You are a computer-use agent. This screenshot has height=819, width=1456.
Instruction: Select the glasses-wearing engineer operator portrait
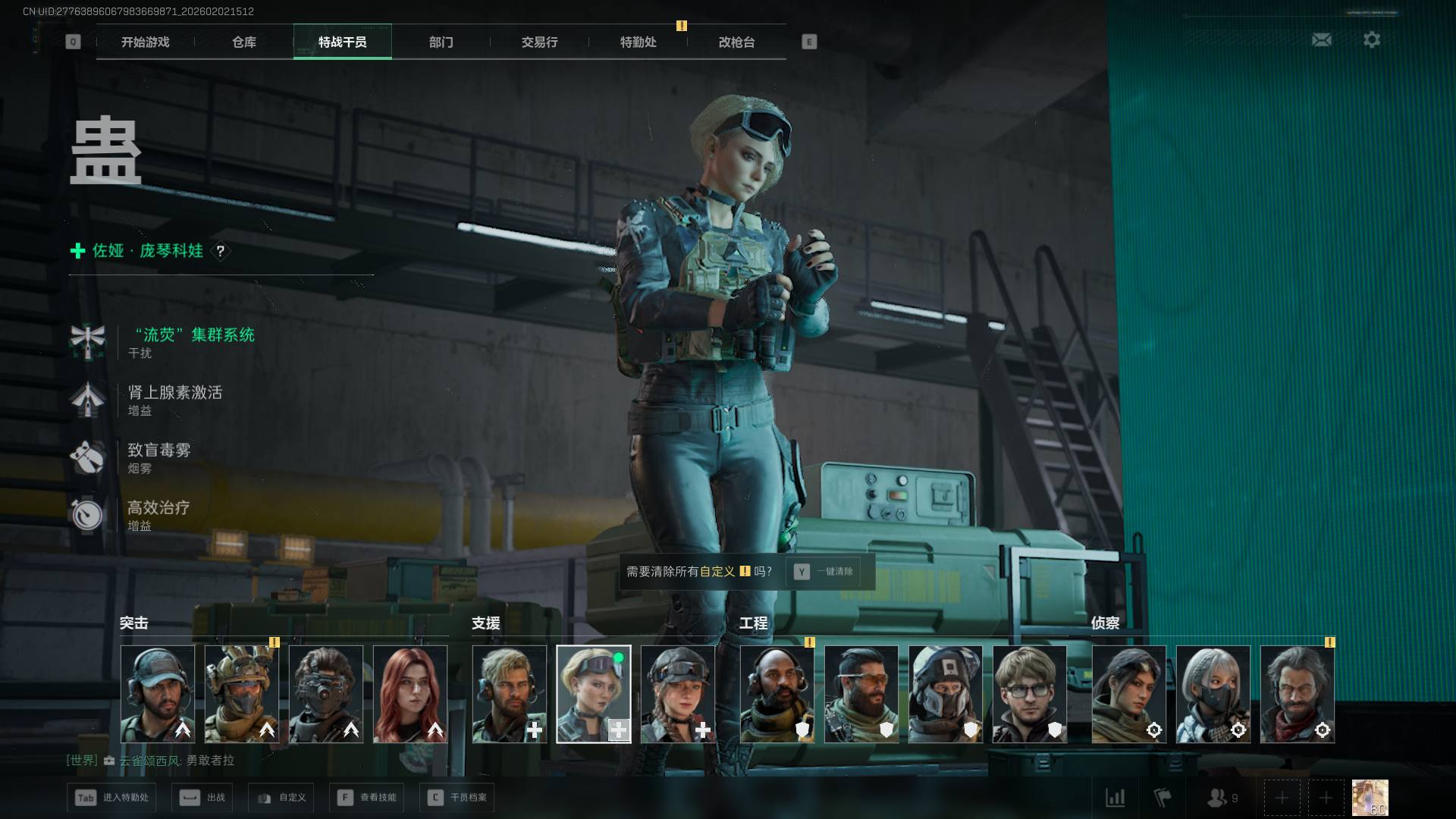tap(1029, 694)
